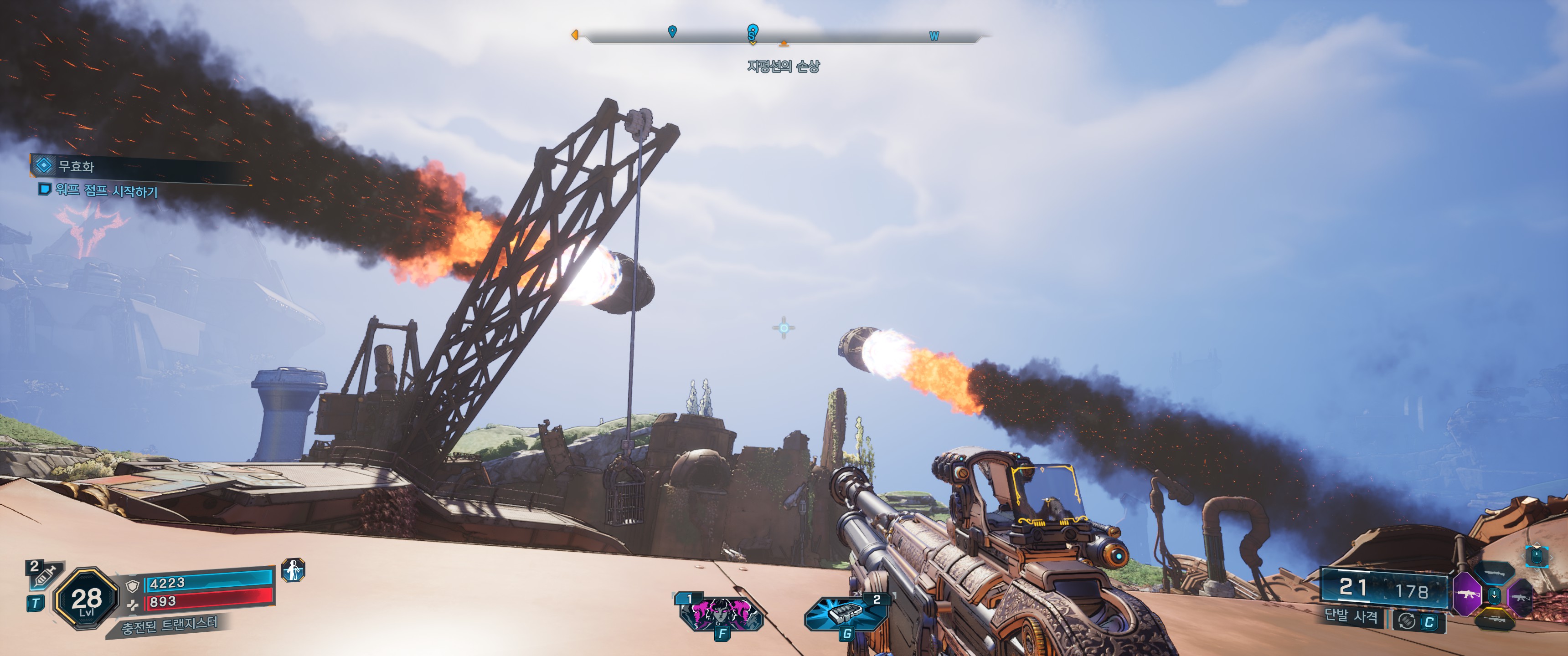Activate the pink-haired clones action skill

pyautogui.click(x=720, y=613)
